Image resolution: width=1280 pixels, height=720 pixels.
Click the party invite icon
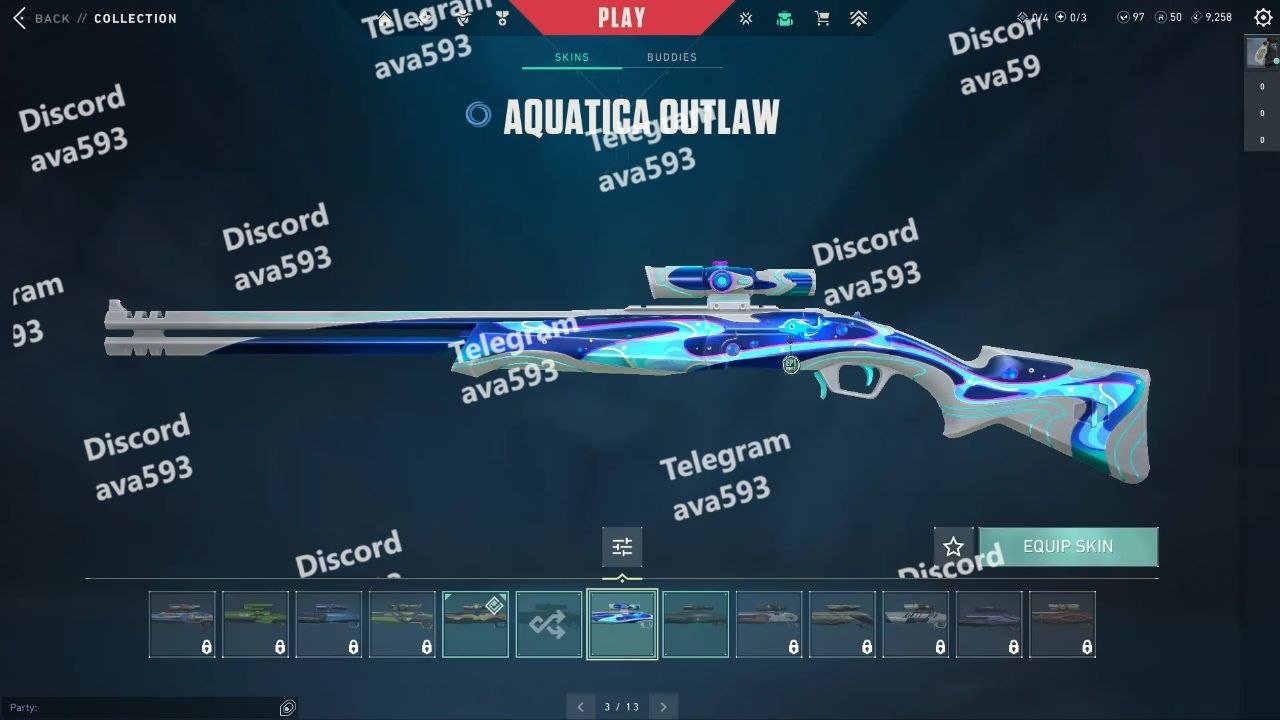288,708
